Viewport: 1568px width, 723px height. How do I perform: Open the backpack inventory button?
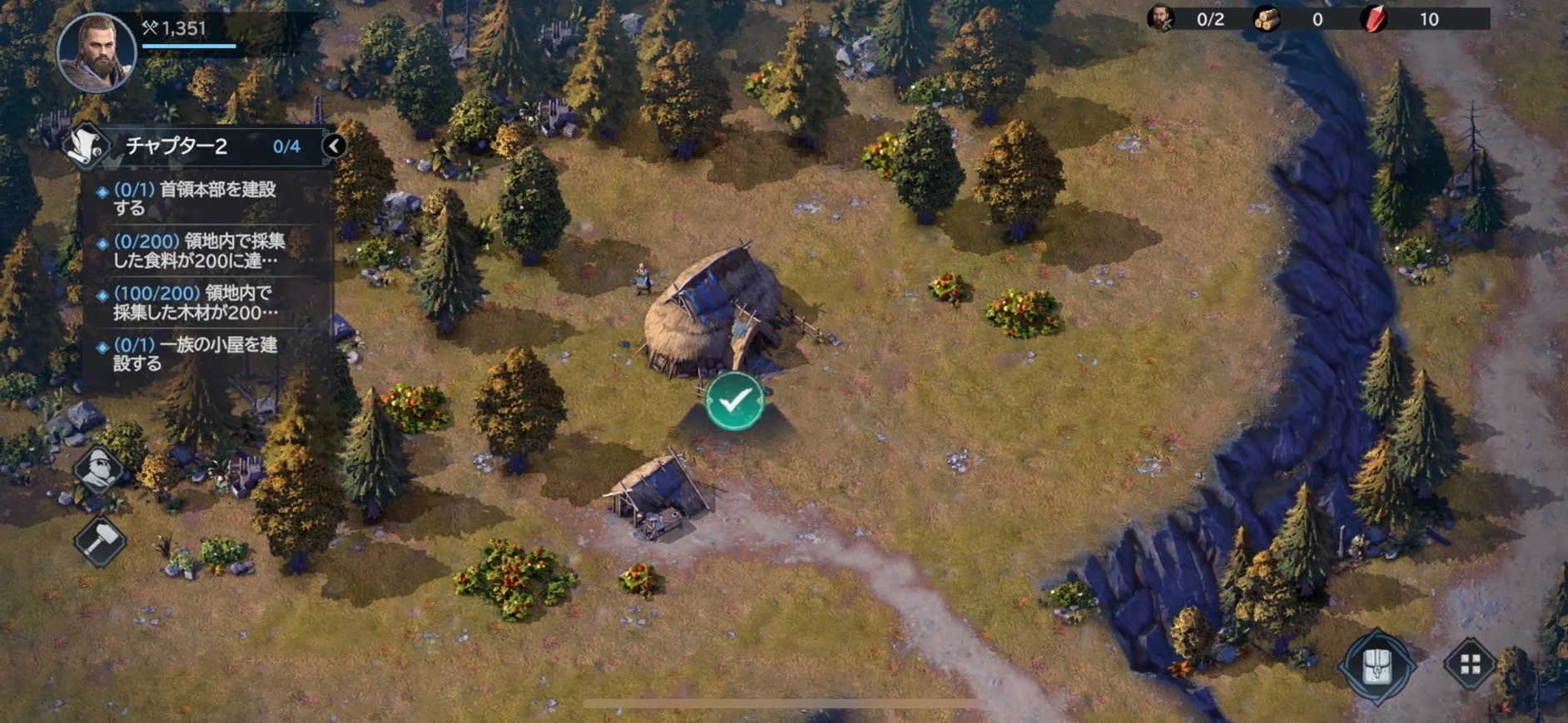tap(1377, 666)
